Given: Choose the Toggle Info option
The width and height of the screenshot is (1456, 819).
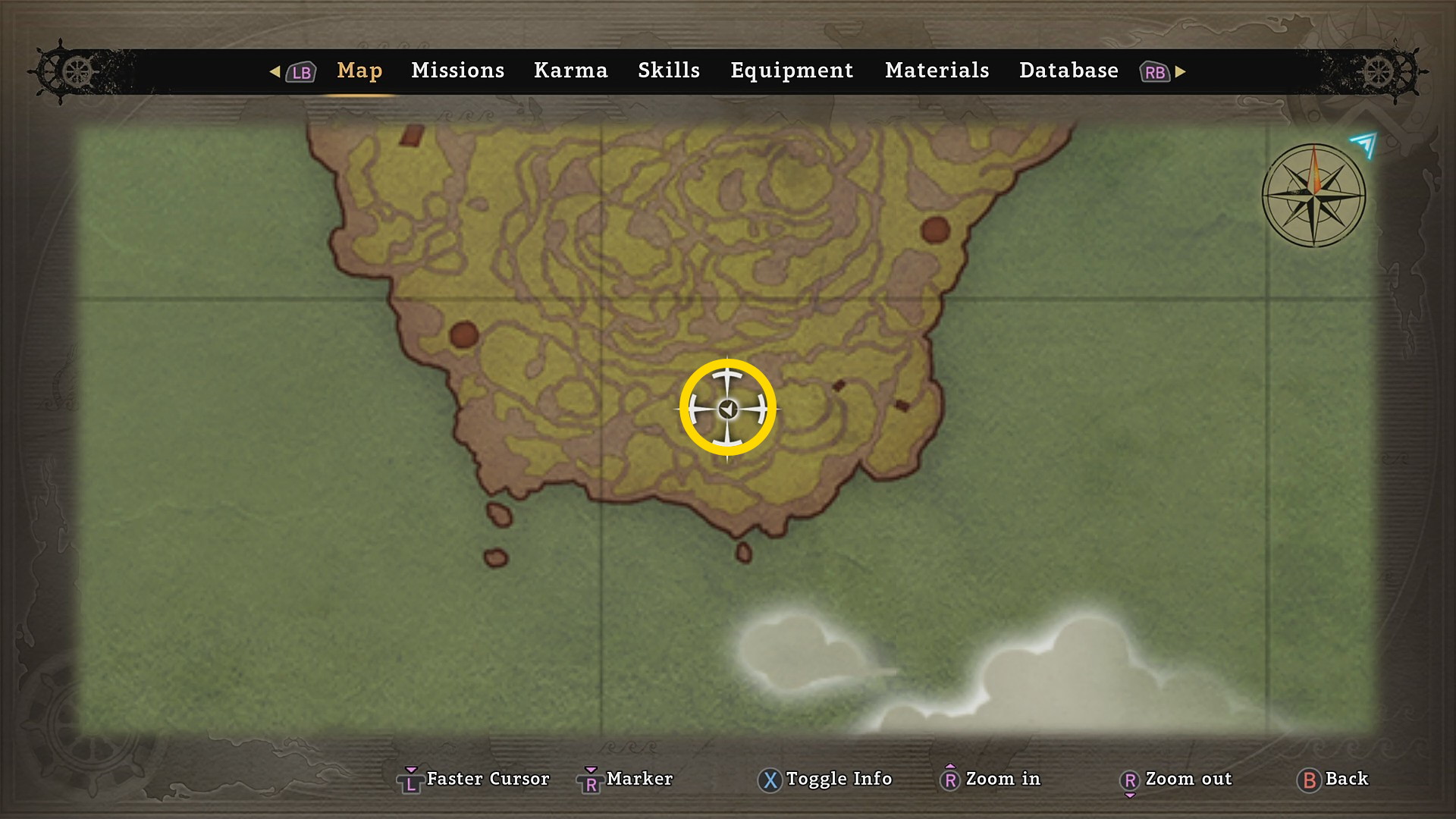Looking at the screenshot, I should (x=838, y=779).
